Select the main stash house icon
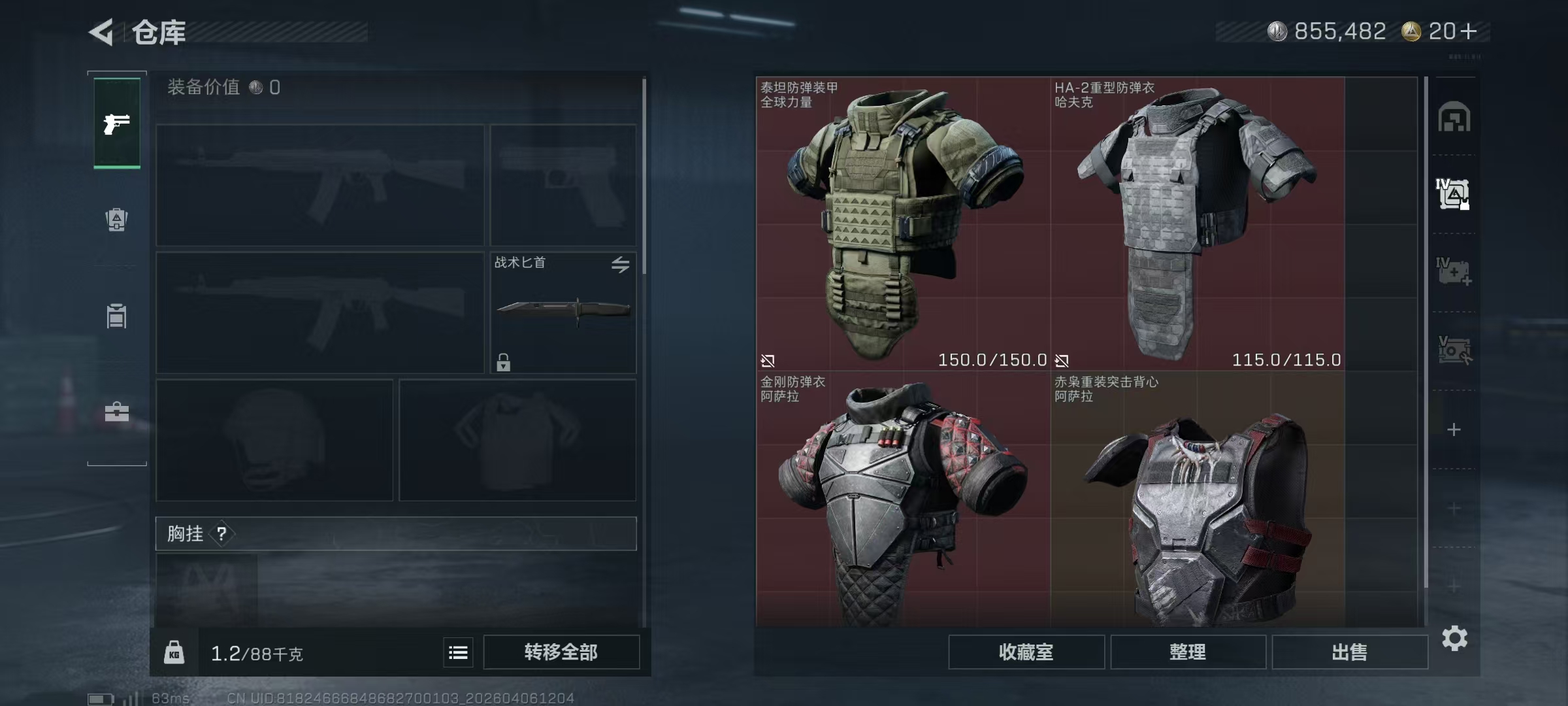This screenshot has height=706, width=1568. pos(1454,118)
